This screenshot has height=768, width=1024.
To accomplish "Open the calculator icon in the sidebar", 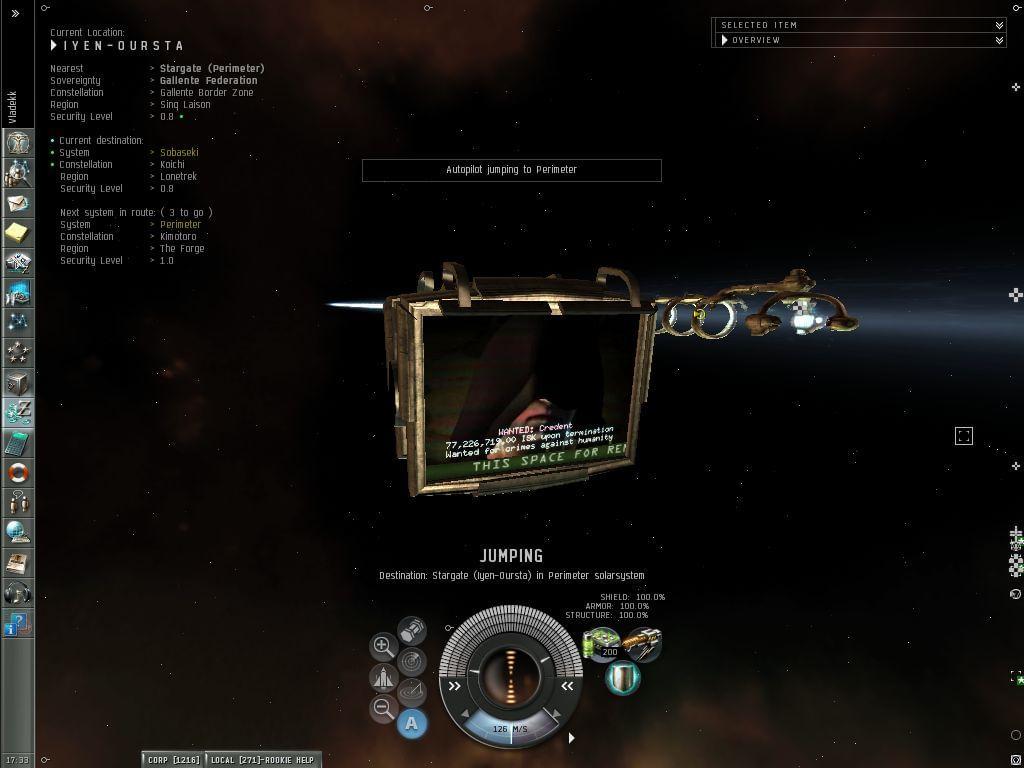I will pyautogui.click(x=18, y=443).
